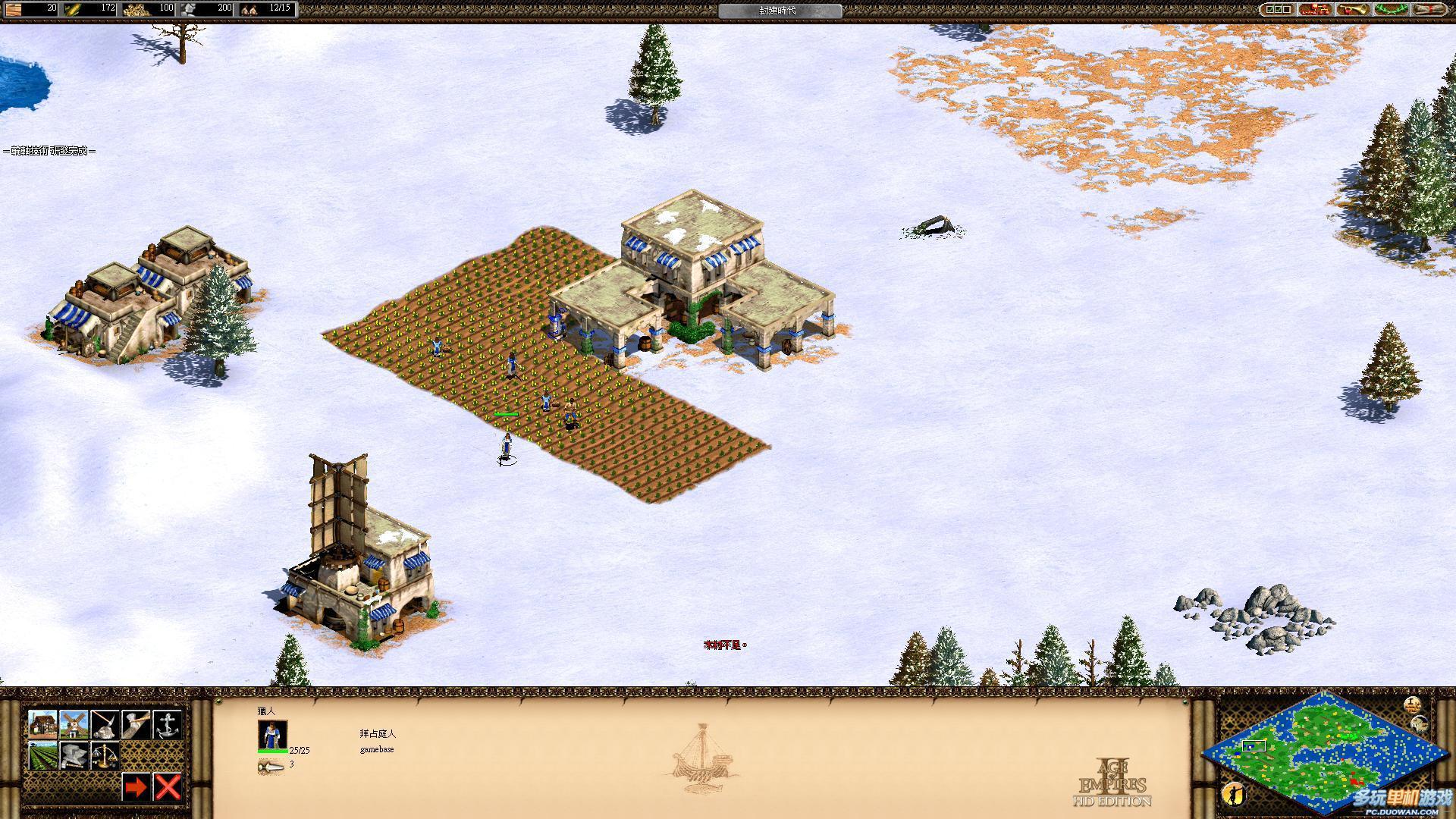Open the technology tree button
This screenshot has width=1456, height=819.
(x=1315, y=9)
